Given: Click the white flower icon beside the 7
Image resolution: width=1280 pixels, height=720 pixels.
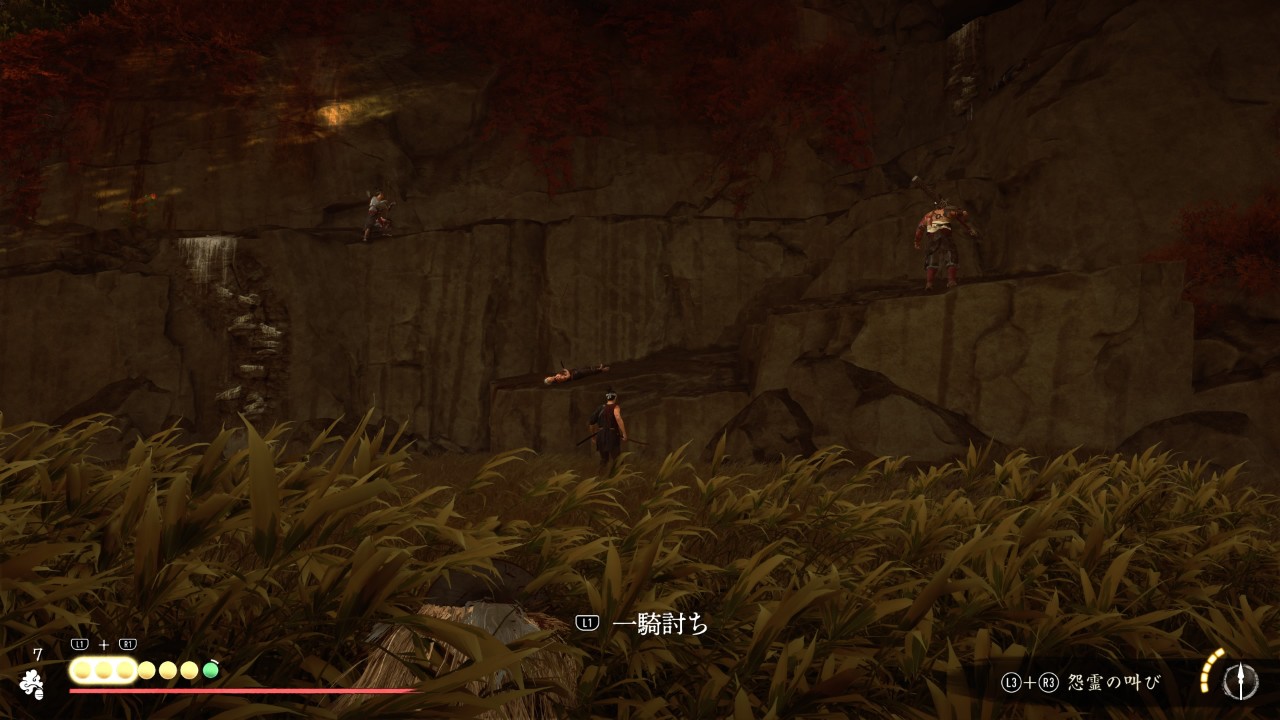Looking at the screenshot, I should click(32, 682).
